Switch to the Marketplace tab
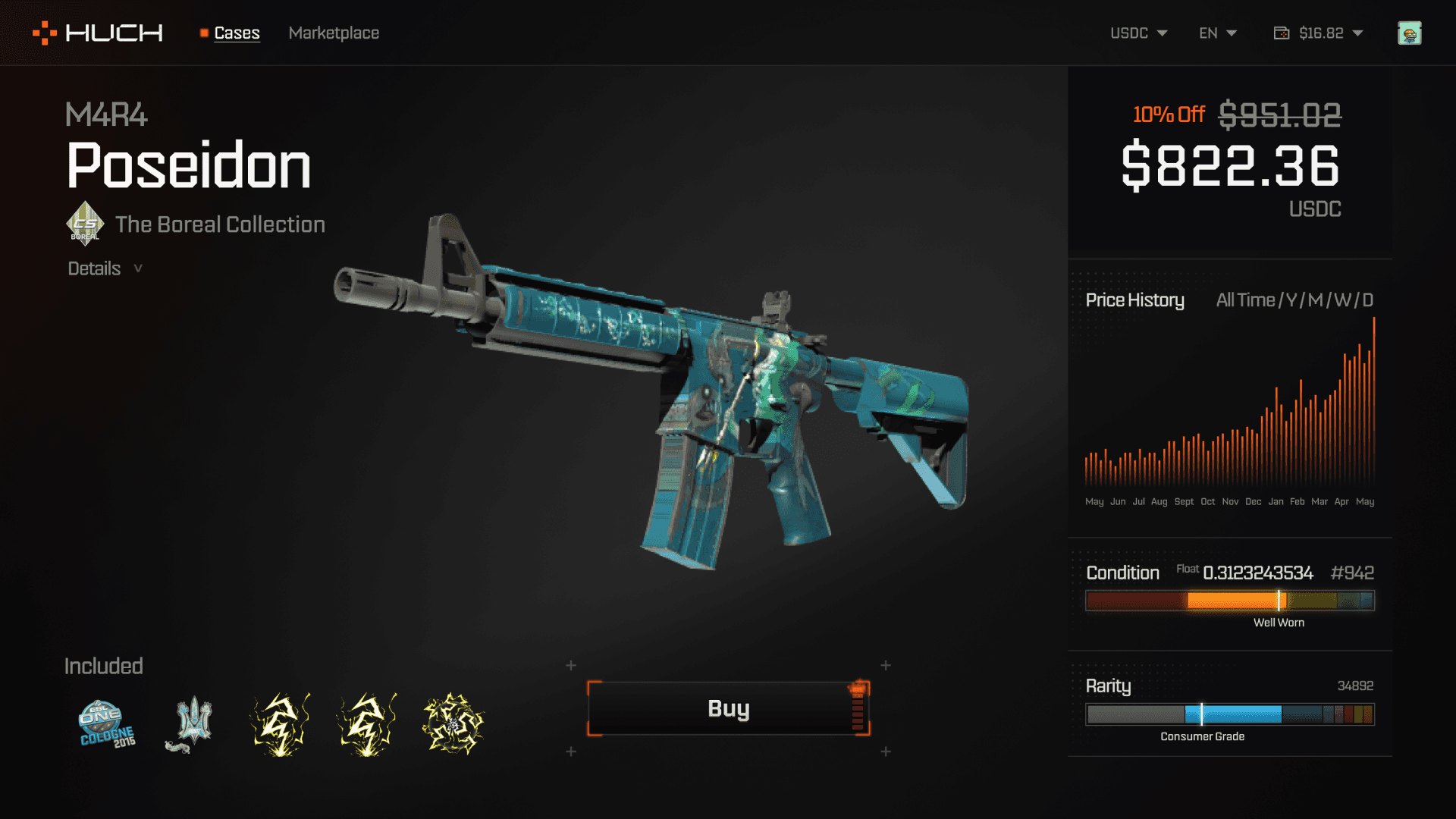This screenshot has width=1456, height=819. (334, 33)
